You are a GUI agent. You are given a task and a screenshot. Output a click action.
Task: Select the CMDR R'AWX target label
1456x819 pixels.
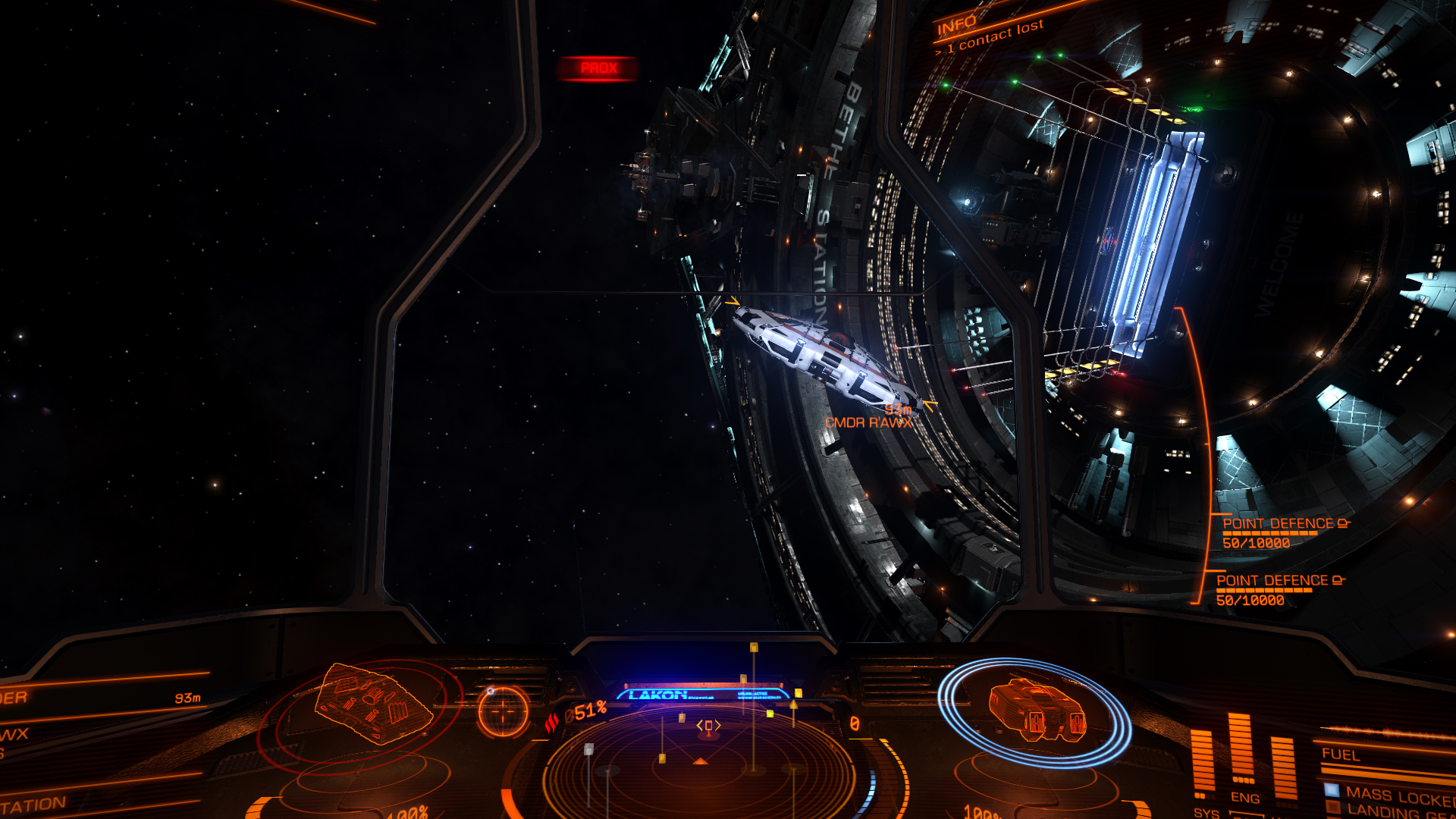click(x=868, y=423)
